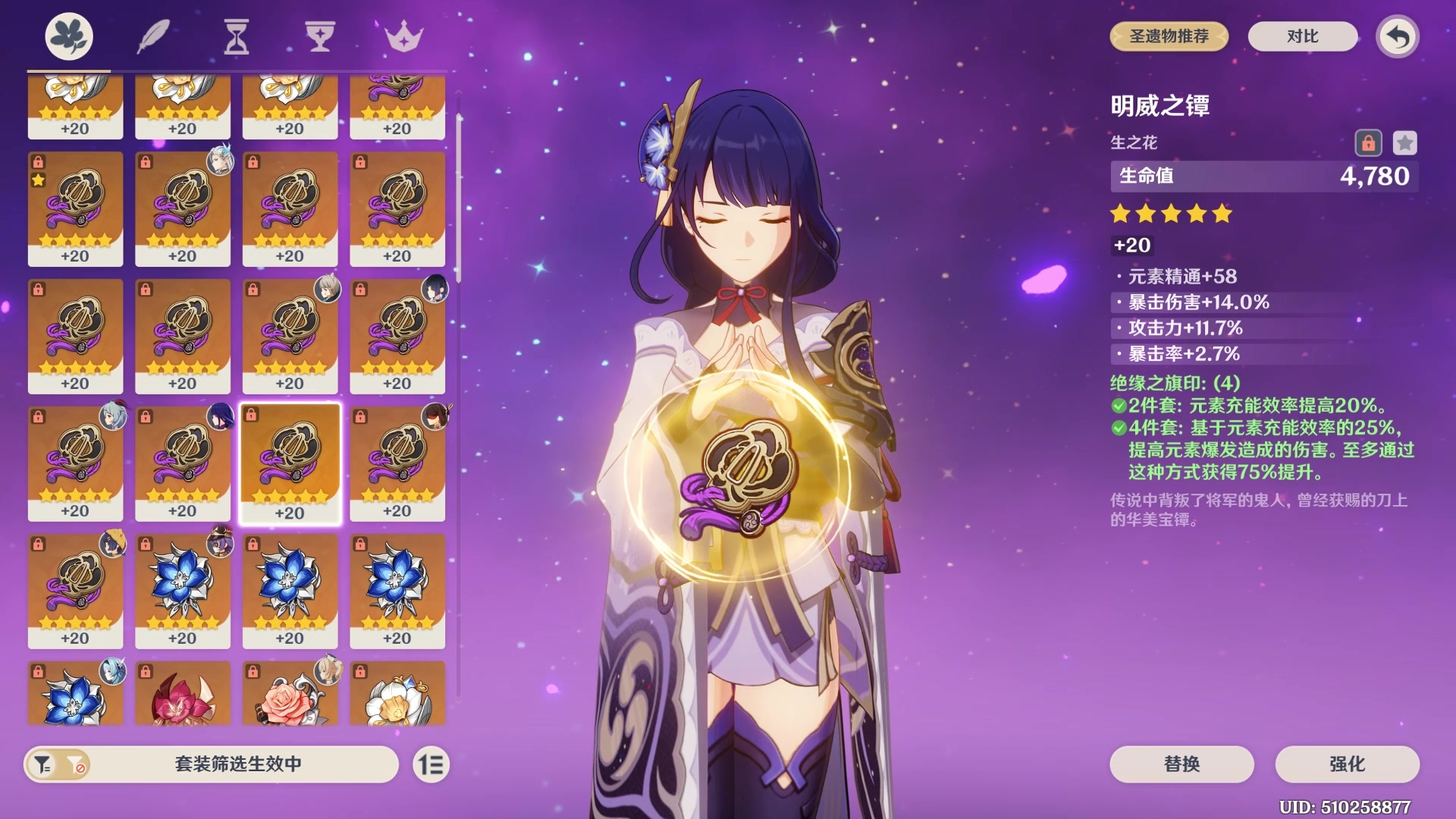
Task: Mark artifact with the star favorite icon
Action: (1404, 143)
